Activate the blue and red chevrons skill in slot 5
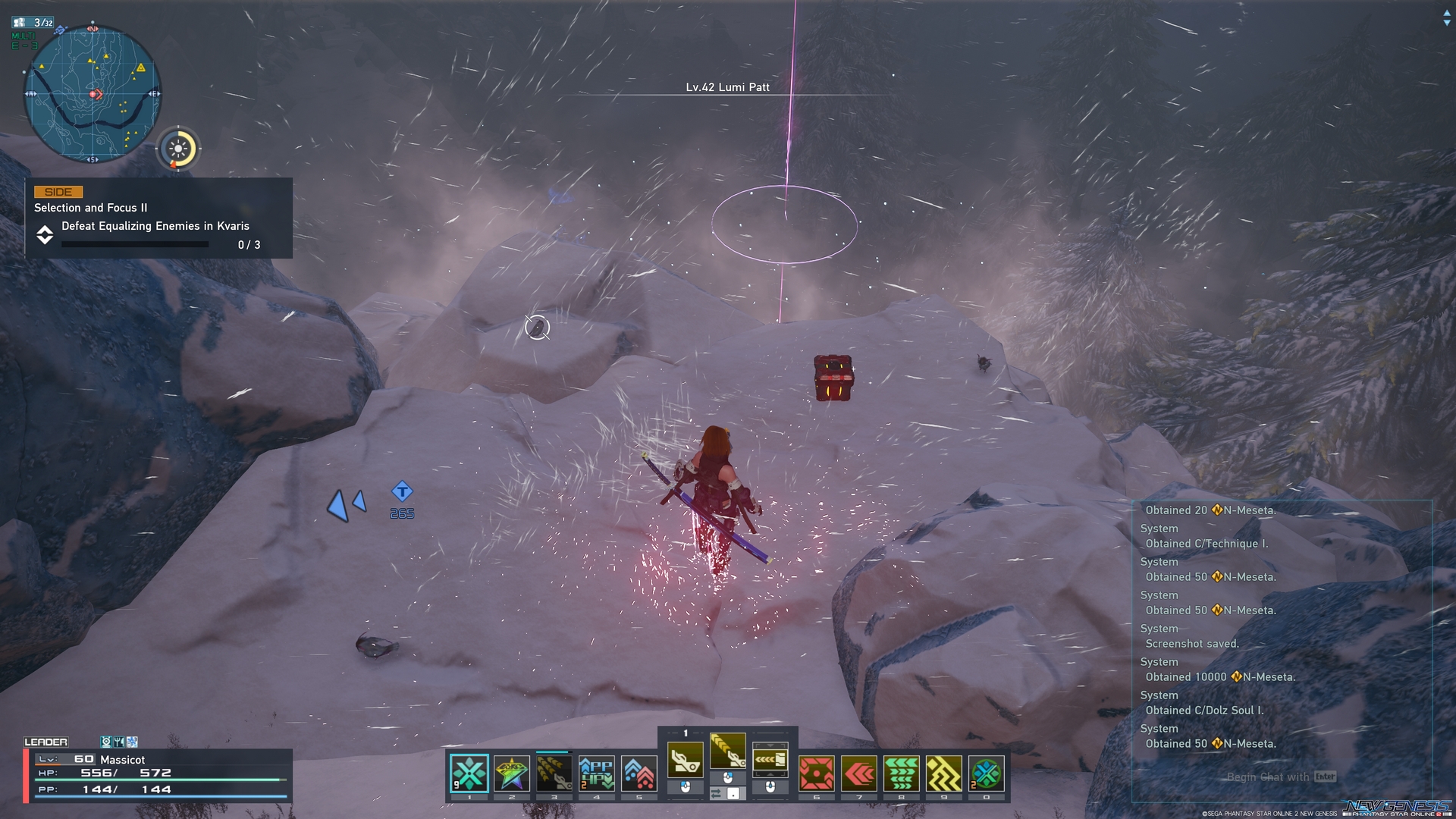1456x819 pixels. [639, 773]
